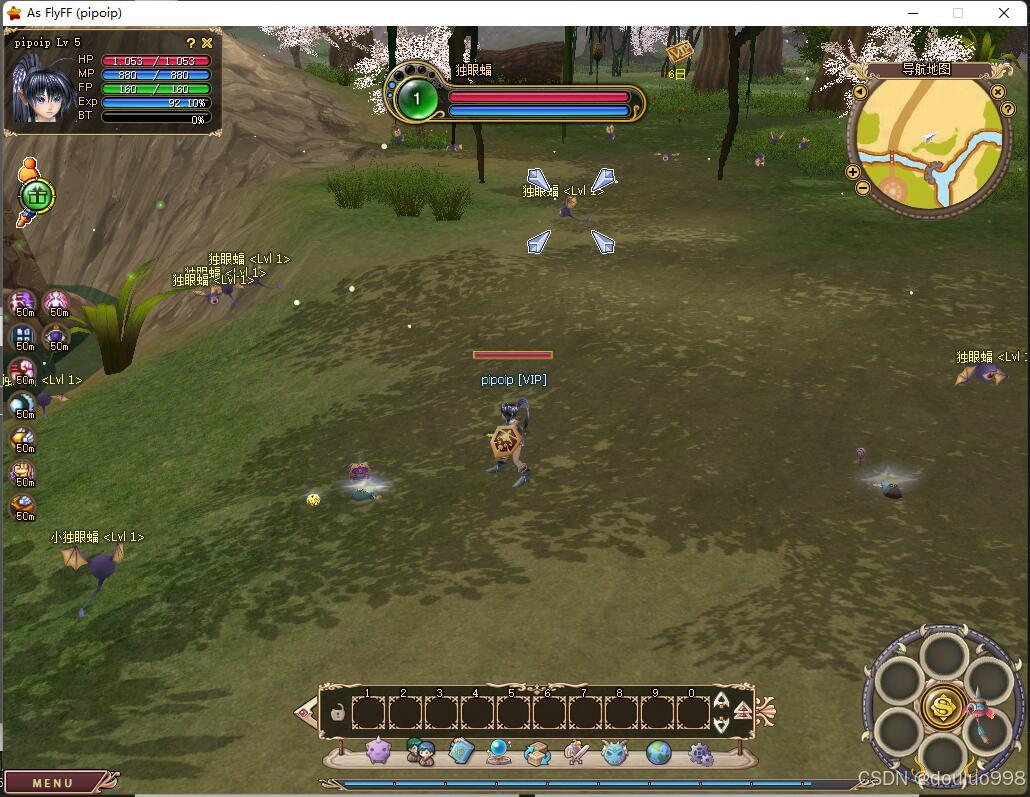Click the gold S coin button
The width and height of the screenshot is (1030, 797).
tap(943, 706)
